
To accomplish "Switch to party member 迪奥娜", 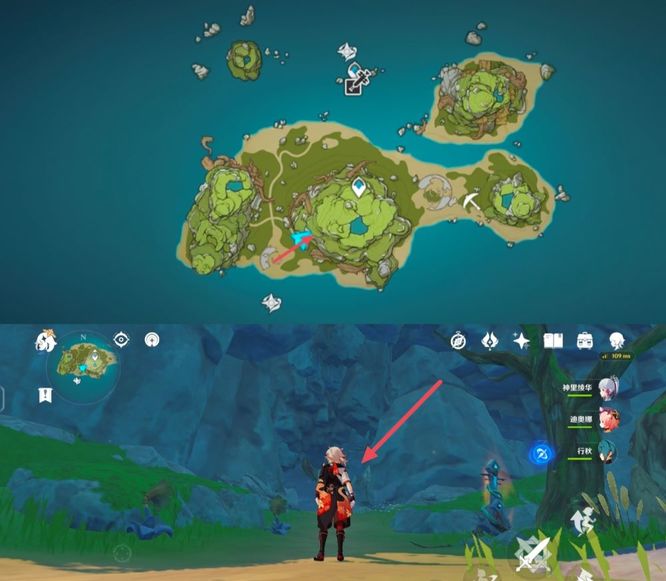I will pyautogui.click(x=609, y=420).
